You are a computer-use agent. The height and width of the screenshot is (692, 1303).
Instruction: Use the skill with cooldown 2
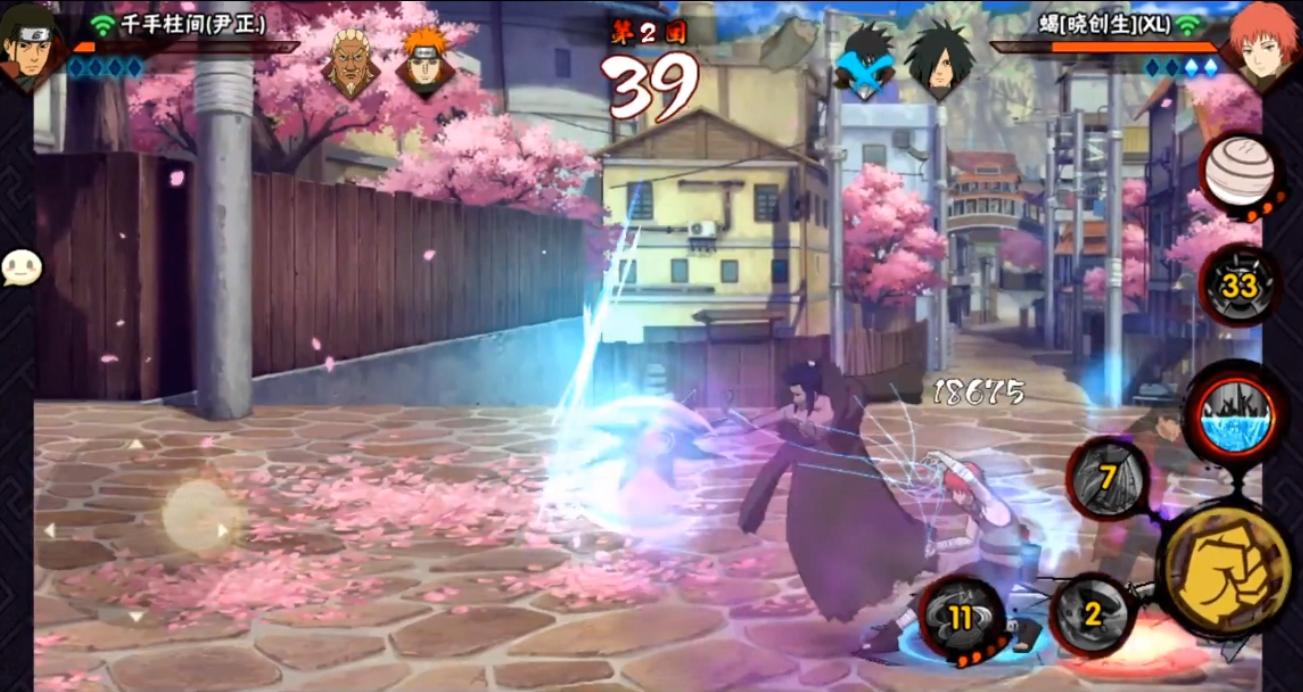(1092, 614)
